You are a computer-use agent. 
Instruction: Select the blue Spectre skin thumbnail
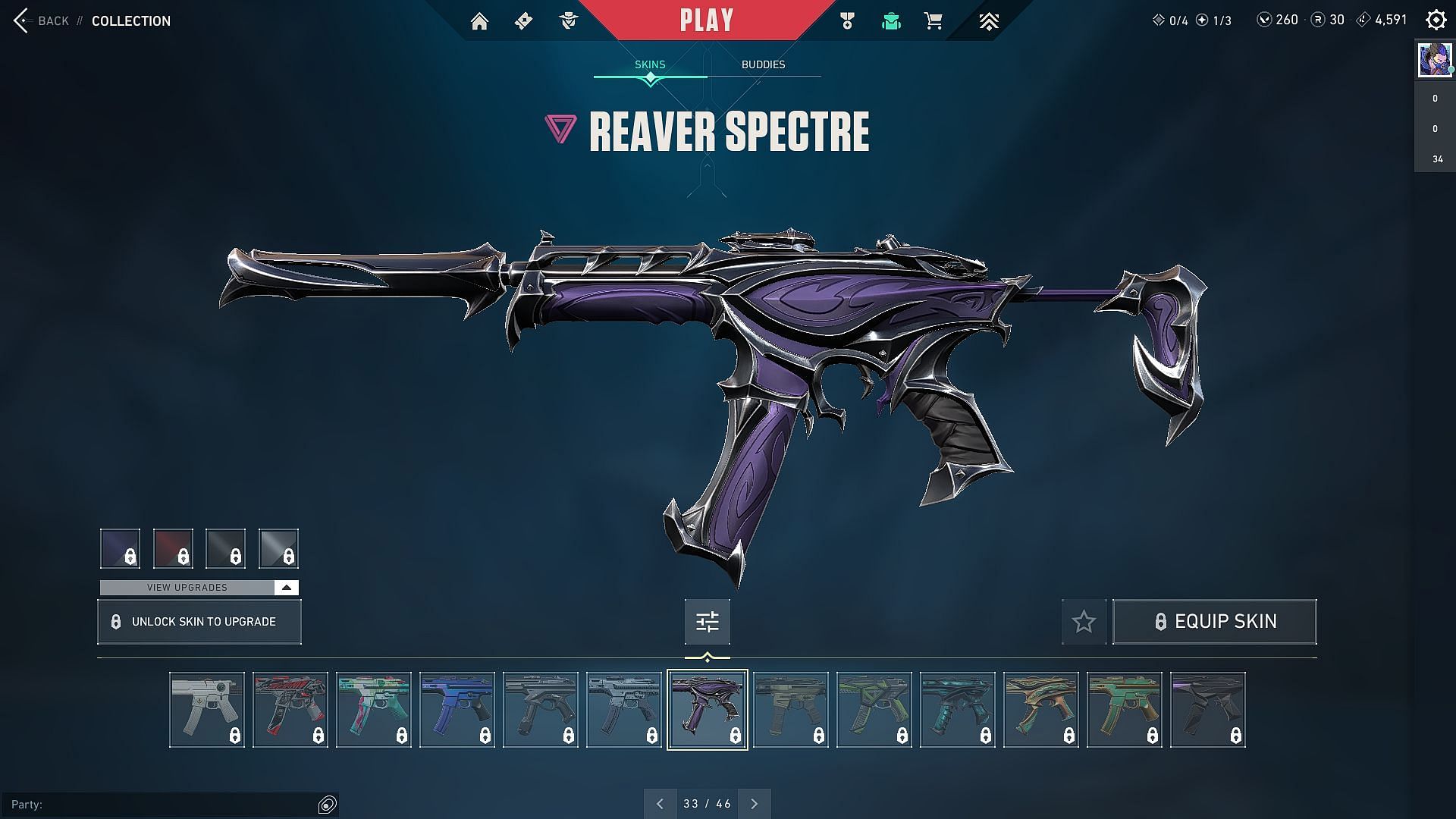pos(457,709)
